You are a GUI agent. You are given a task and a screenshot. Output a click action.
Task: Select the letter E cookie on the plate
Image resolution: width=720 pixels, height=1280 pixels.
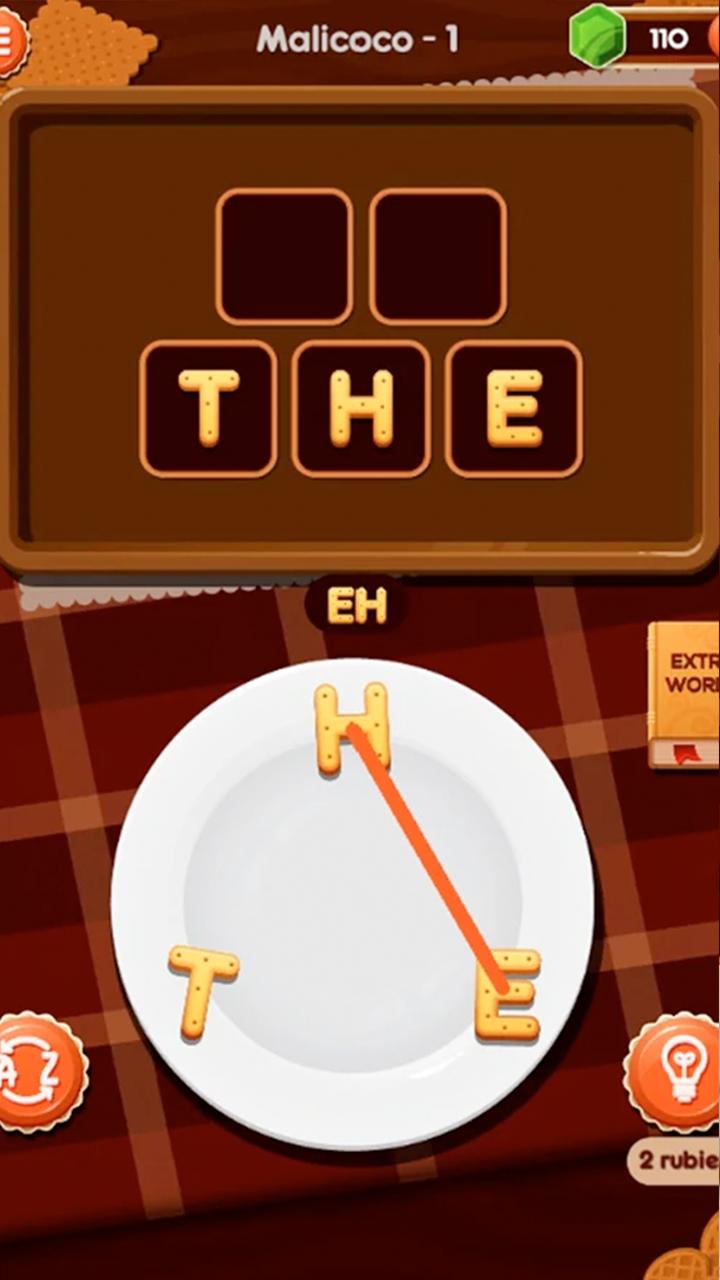pyautogui.click(x=508, y=994)
